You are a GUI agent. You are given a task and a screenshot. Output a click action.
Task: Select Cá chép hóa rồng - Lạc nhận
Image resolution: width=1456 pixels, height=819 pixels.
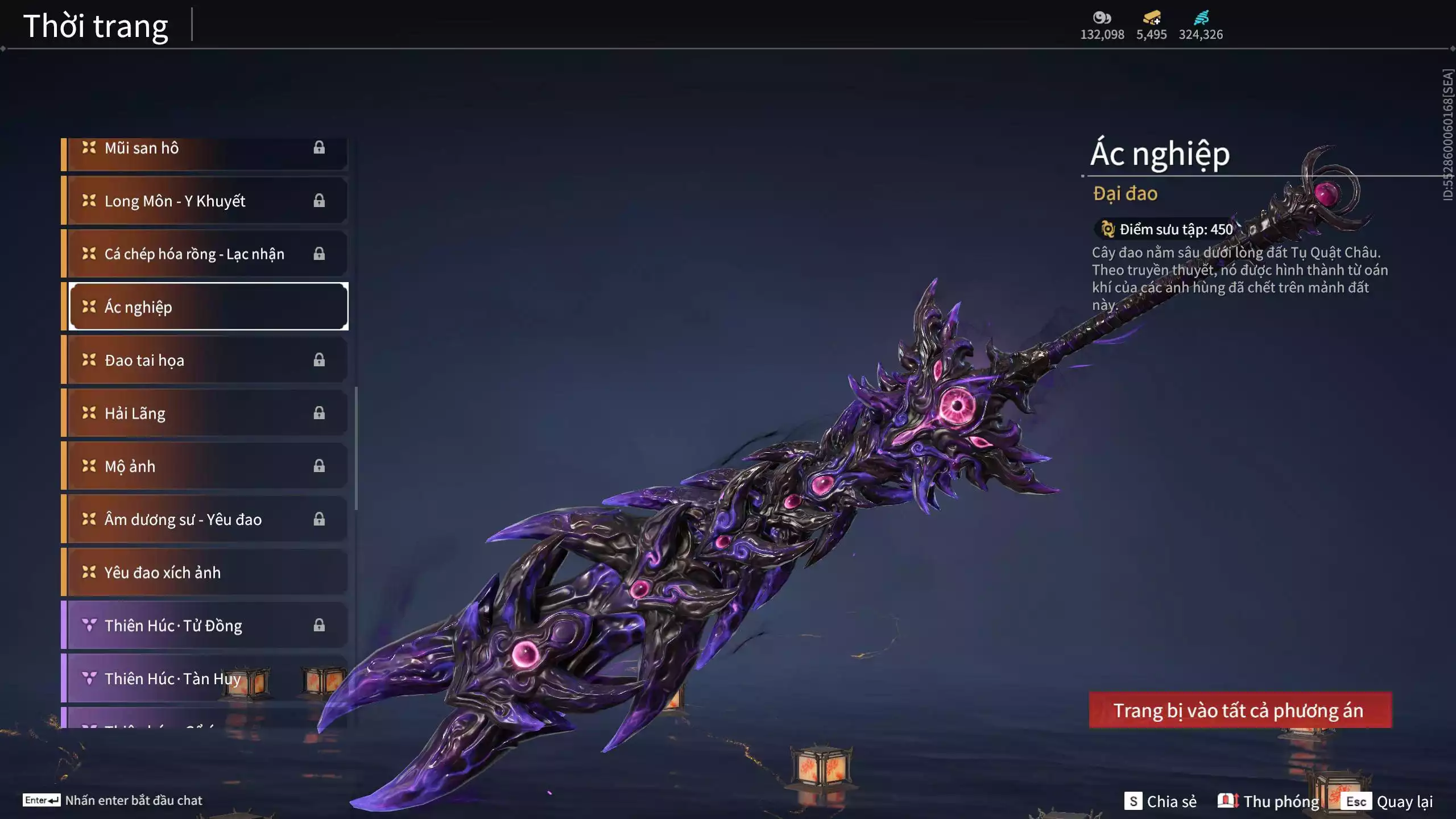(205, 254)
